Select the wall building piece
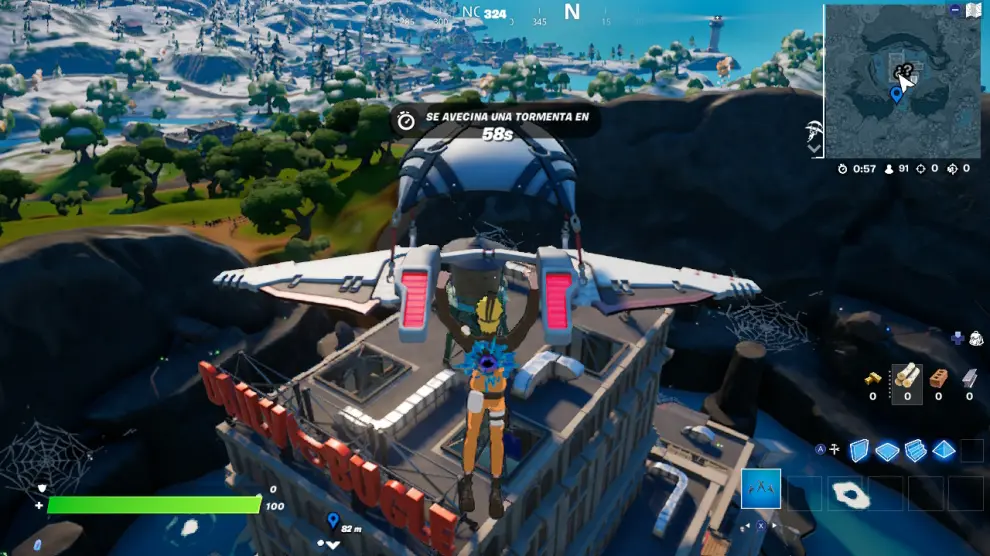 click(x=859, y=450)
